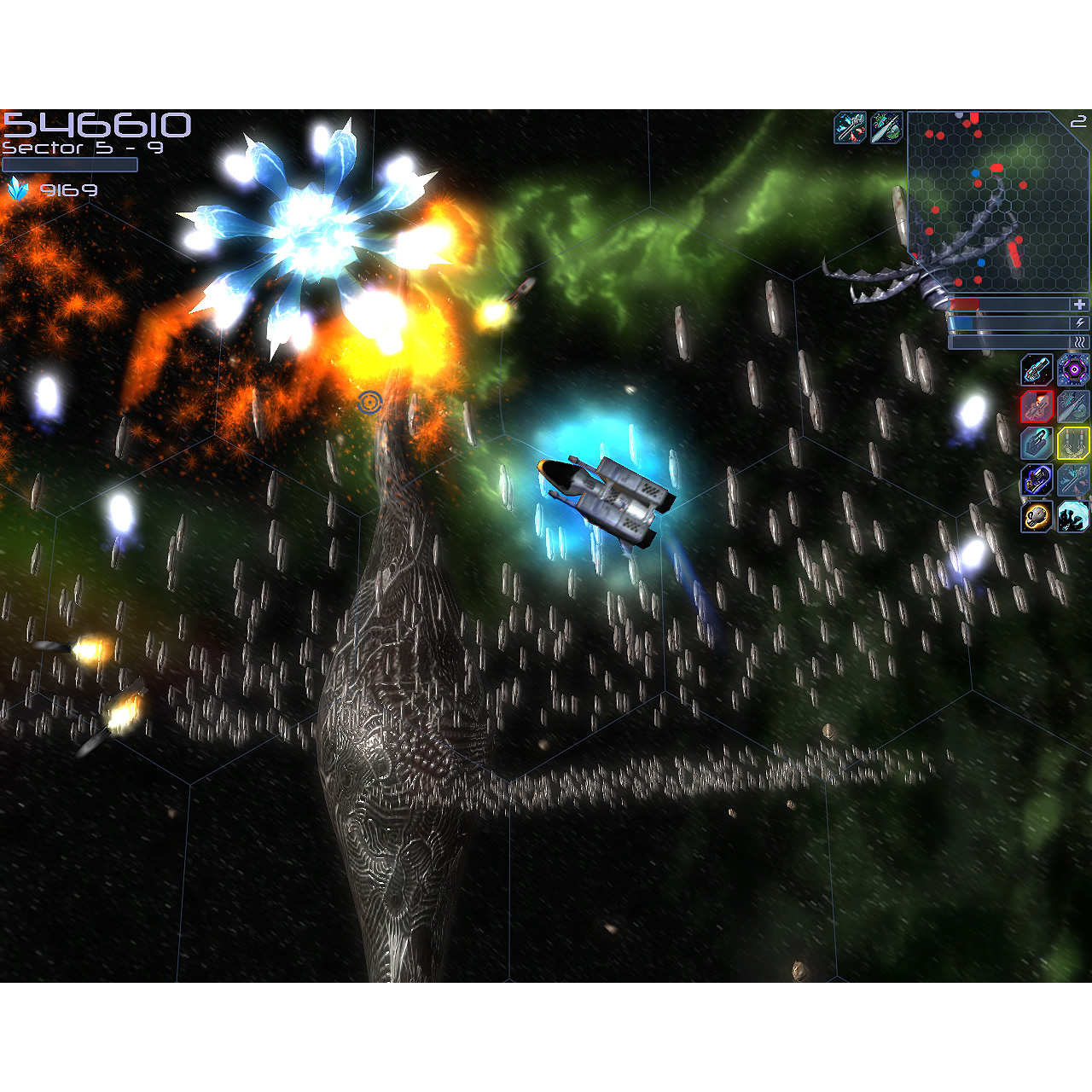Activate the purple drone eye ability icon
Screen dimensions: 1092x1092
1073,372
